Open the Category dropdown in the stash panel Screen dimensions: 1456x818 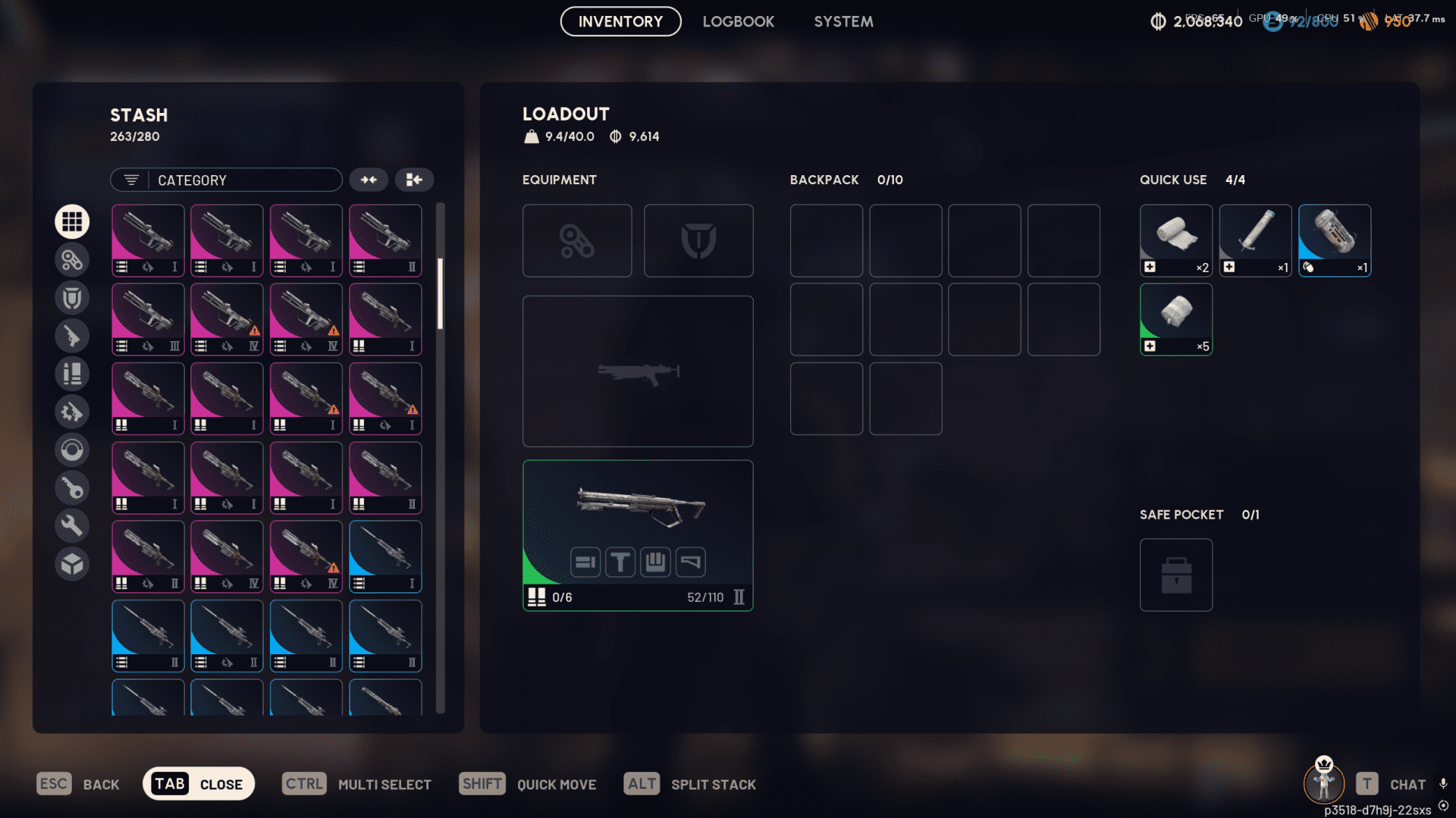pyautogui.click(x=226, y=180)
